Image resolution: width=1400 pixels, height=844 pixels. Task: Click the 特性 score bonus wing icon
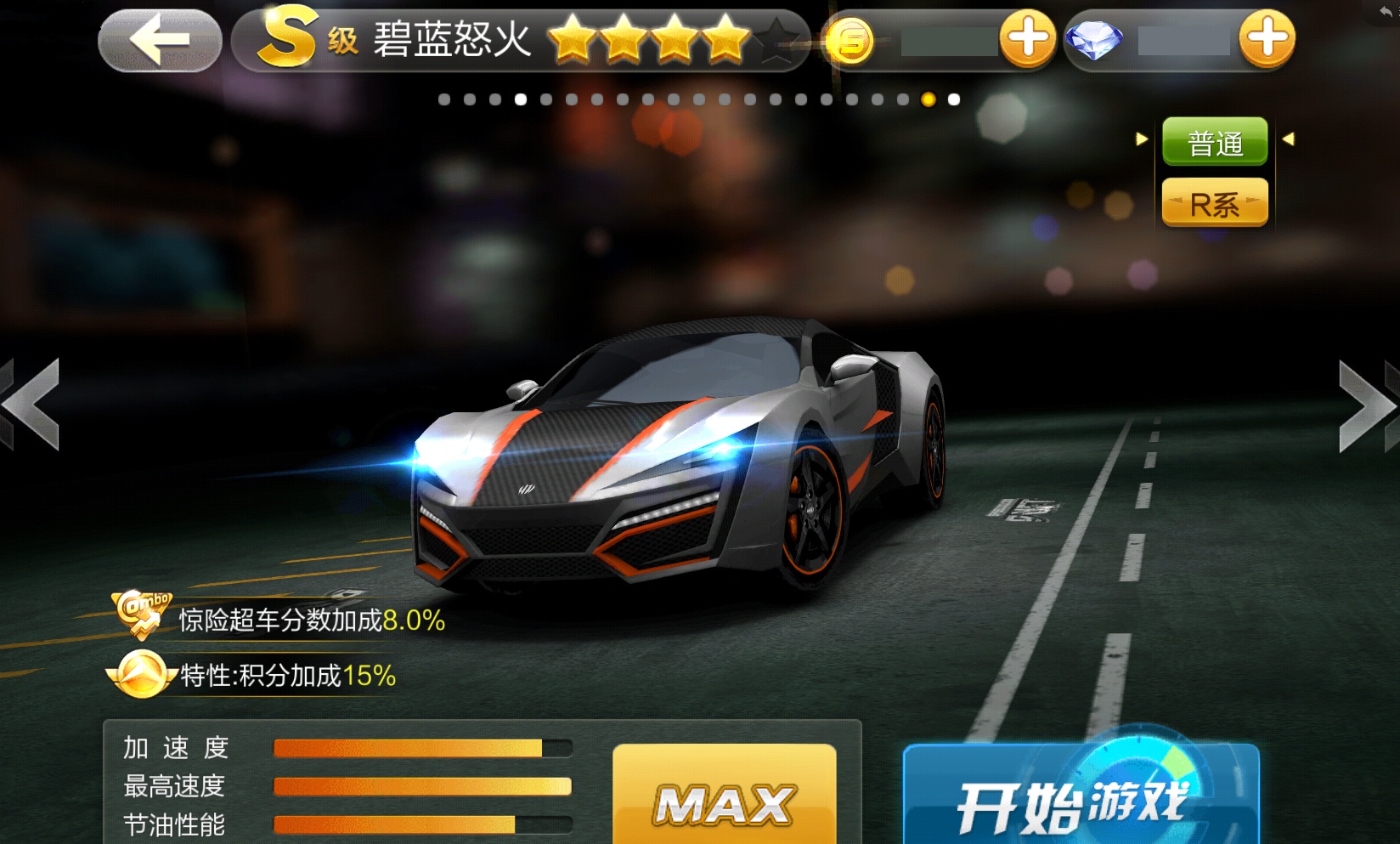142,675
